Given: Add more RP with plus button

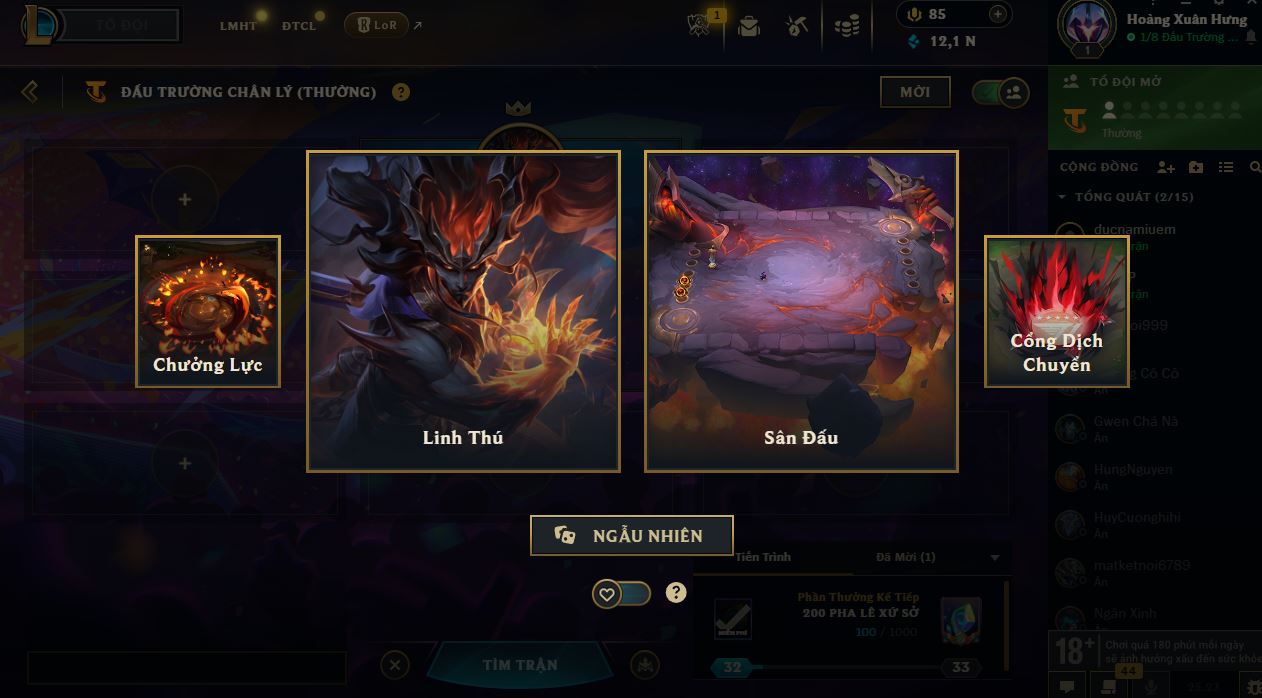Looking at the screenshot, I should (997, 14).
